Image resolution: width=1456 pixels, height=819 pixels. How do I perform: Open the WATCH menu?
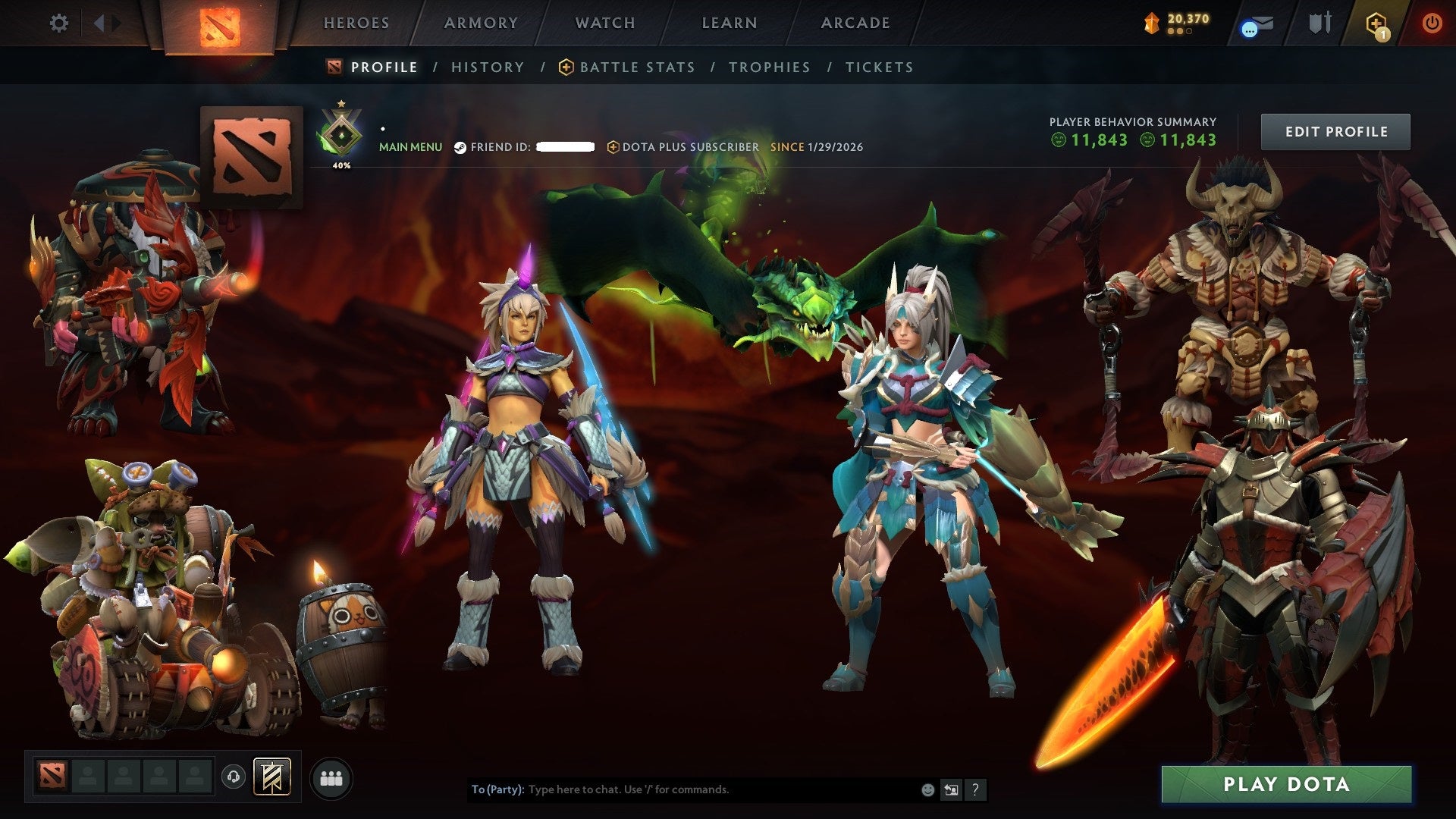coord(604,24)
